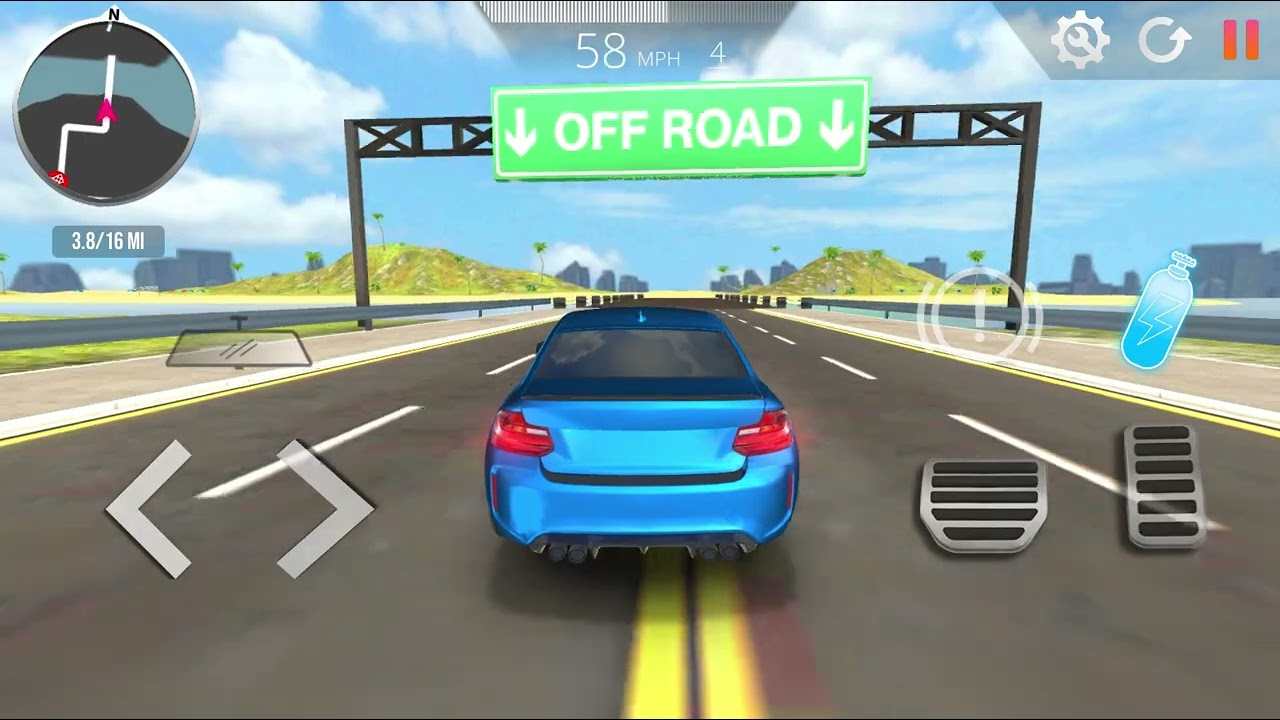Select the gear indicator showing 4

(x=717, y=54)
